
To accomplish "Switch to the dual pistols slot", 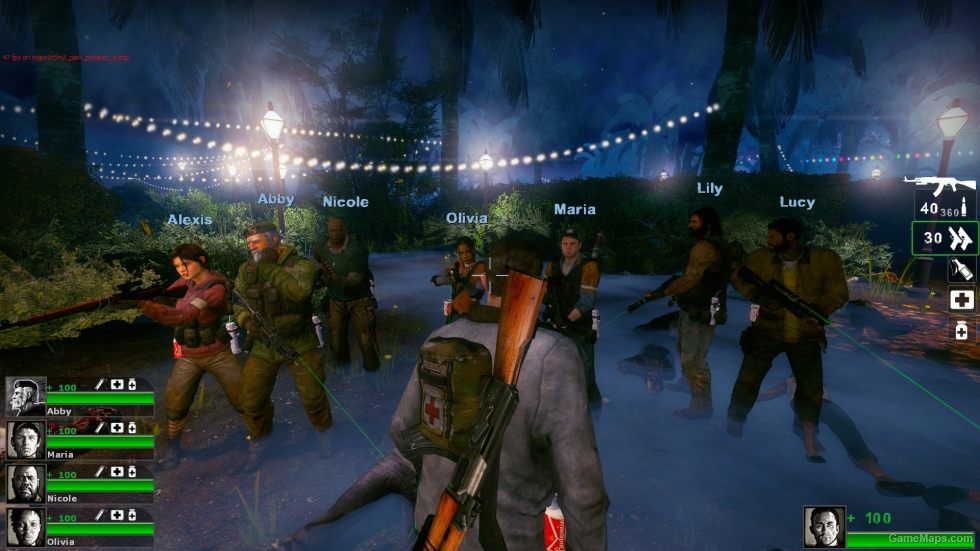I will tap(944, 238).
